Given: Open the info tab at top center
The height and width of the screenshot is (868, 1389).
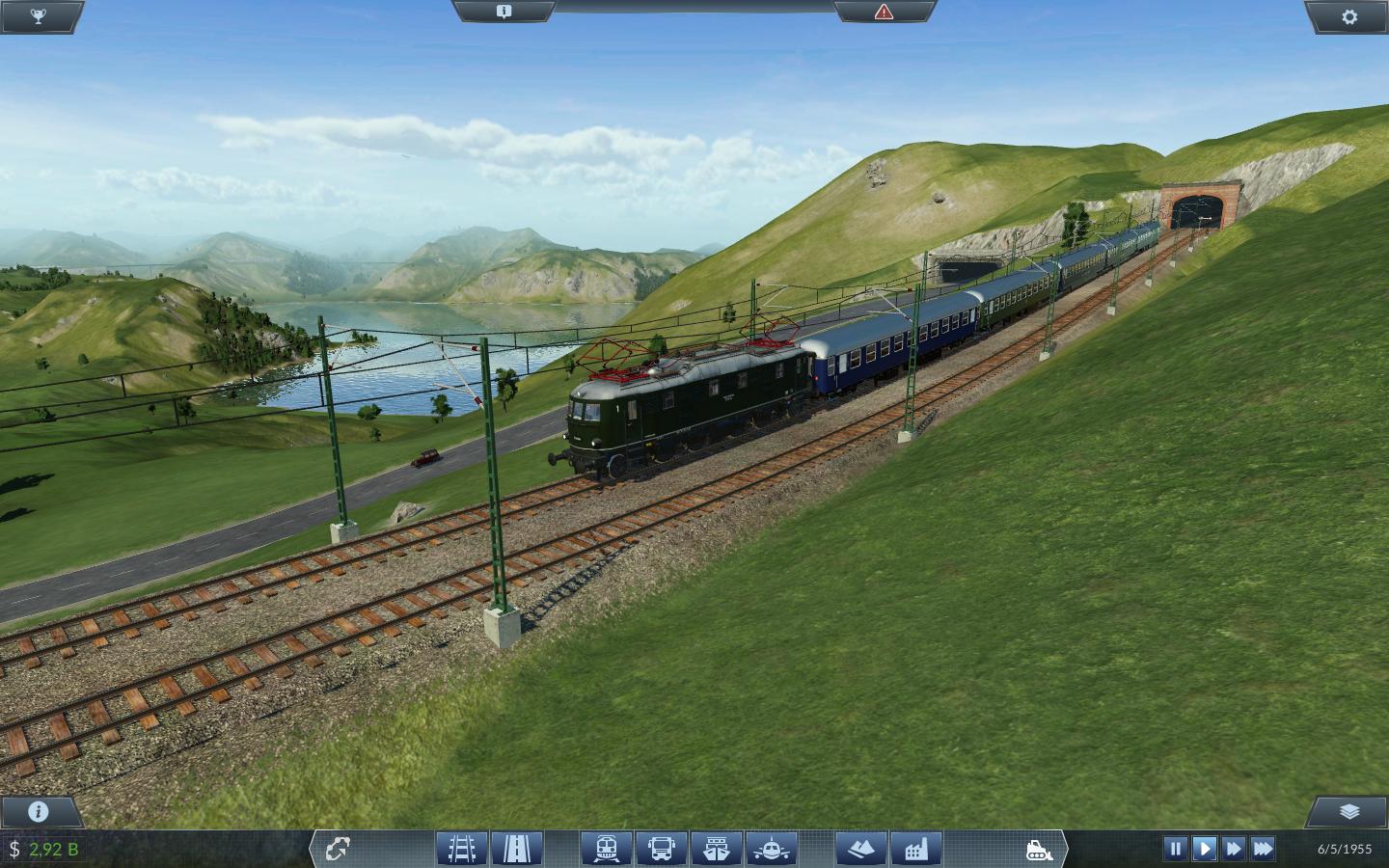Looking at the screenshot, I should tap(504, 12).
